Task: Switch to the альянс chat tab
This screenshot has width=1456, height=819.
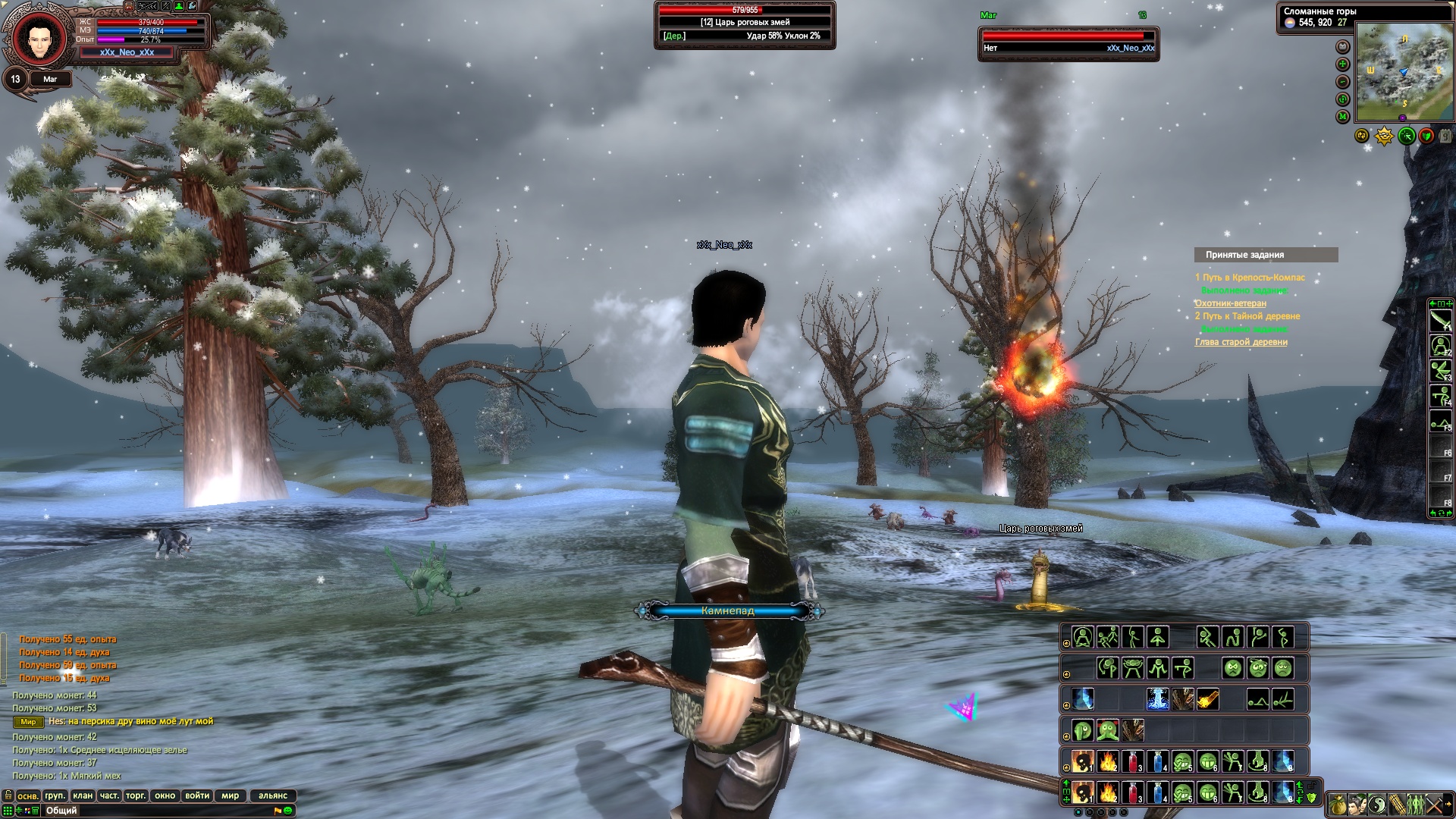Action: click(273, 795)
